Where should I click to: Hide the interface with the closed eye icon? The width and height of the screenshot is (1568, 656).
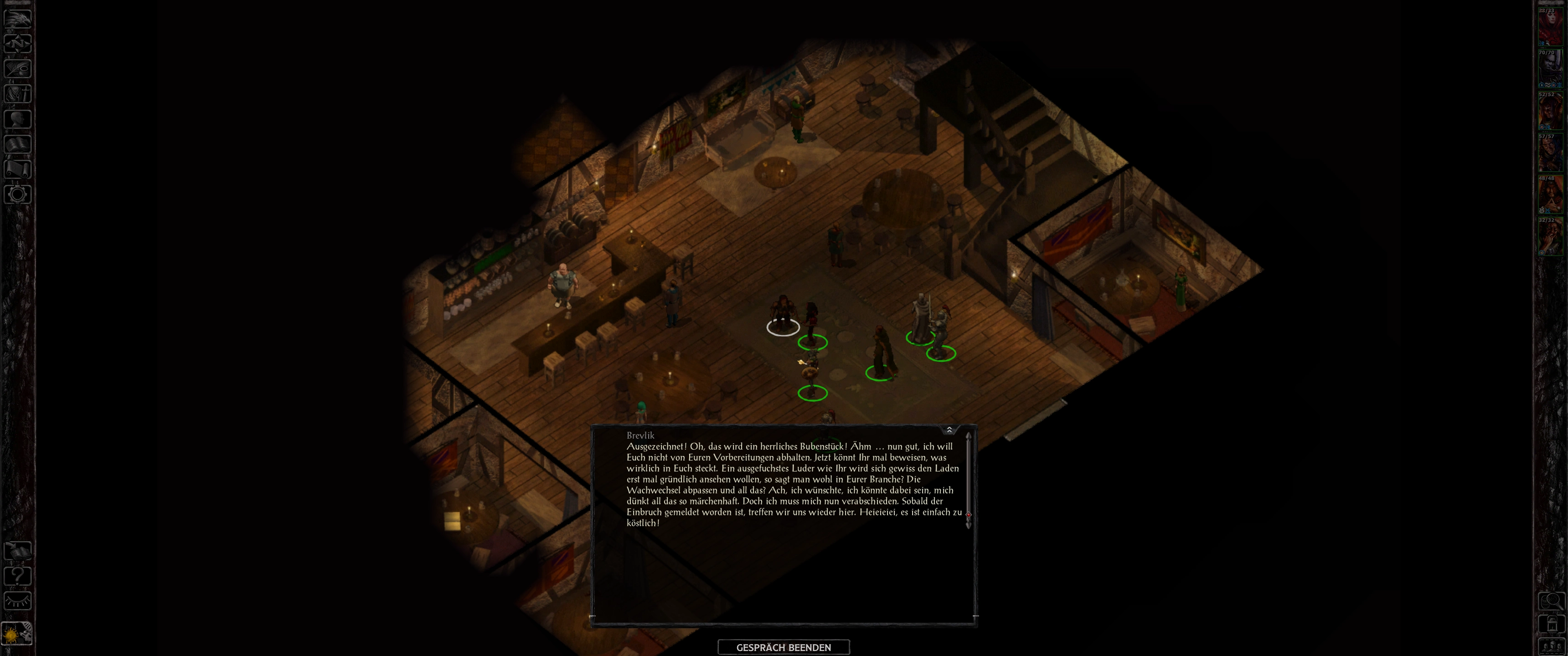[x=18, y=601]
